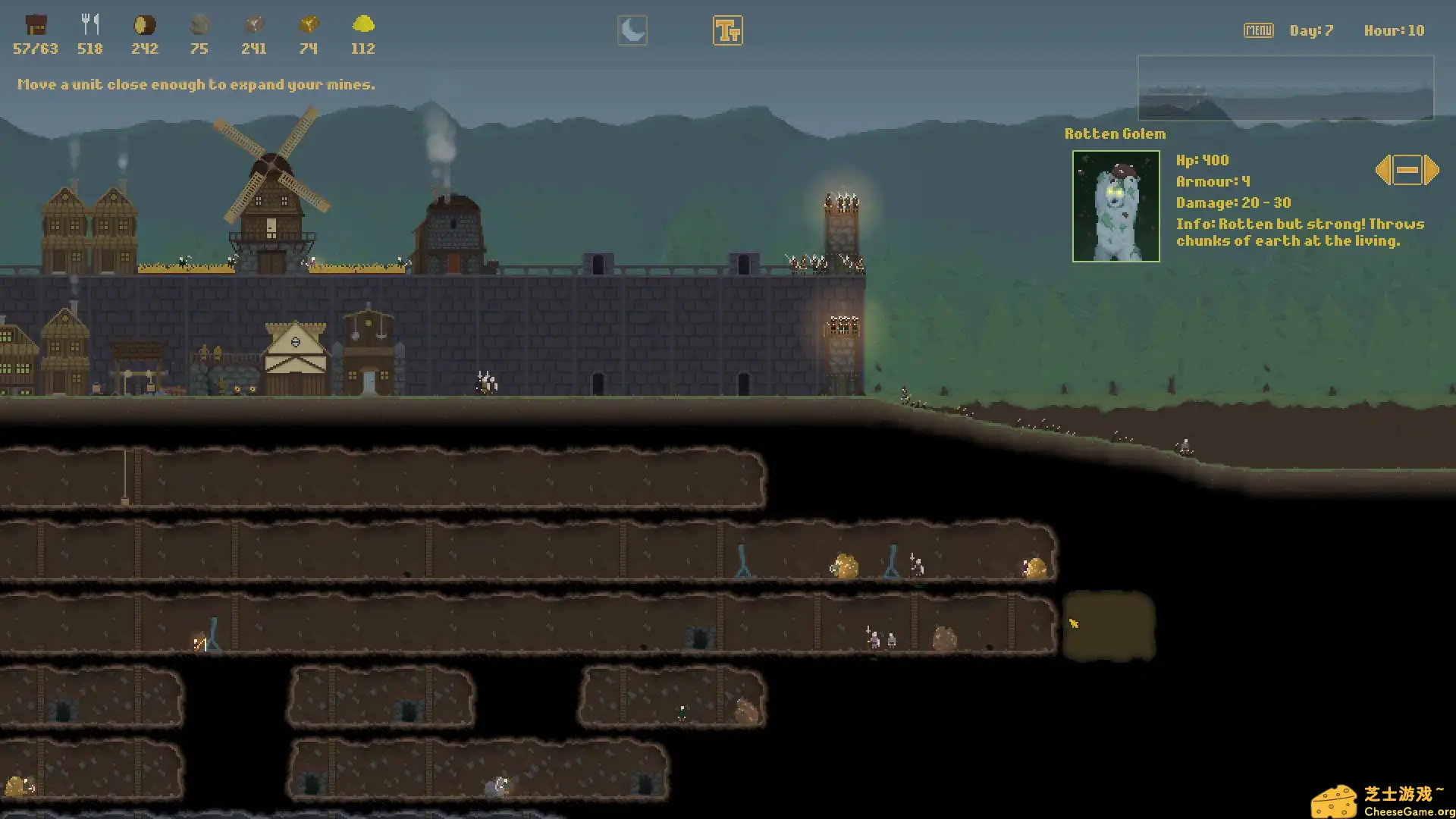Open the MENU button
Screen dimensions: 1456x819
click(x=1258, y=30)
